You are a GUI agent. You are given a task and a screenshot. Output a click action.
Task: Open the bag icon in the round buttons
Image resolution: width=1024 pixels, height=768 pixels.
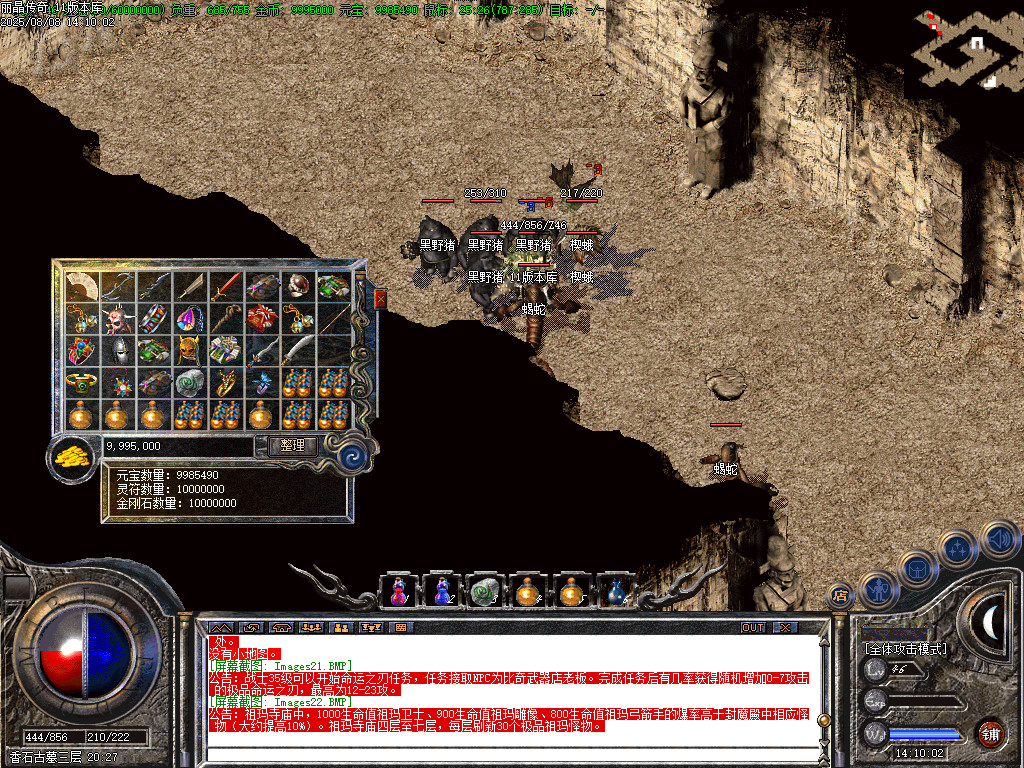pos(918,569)
